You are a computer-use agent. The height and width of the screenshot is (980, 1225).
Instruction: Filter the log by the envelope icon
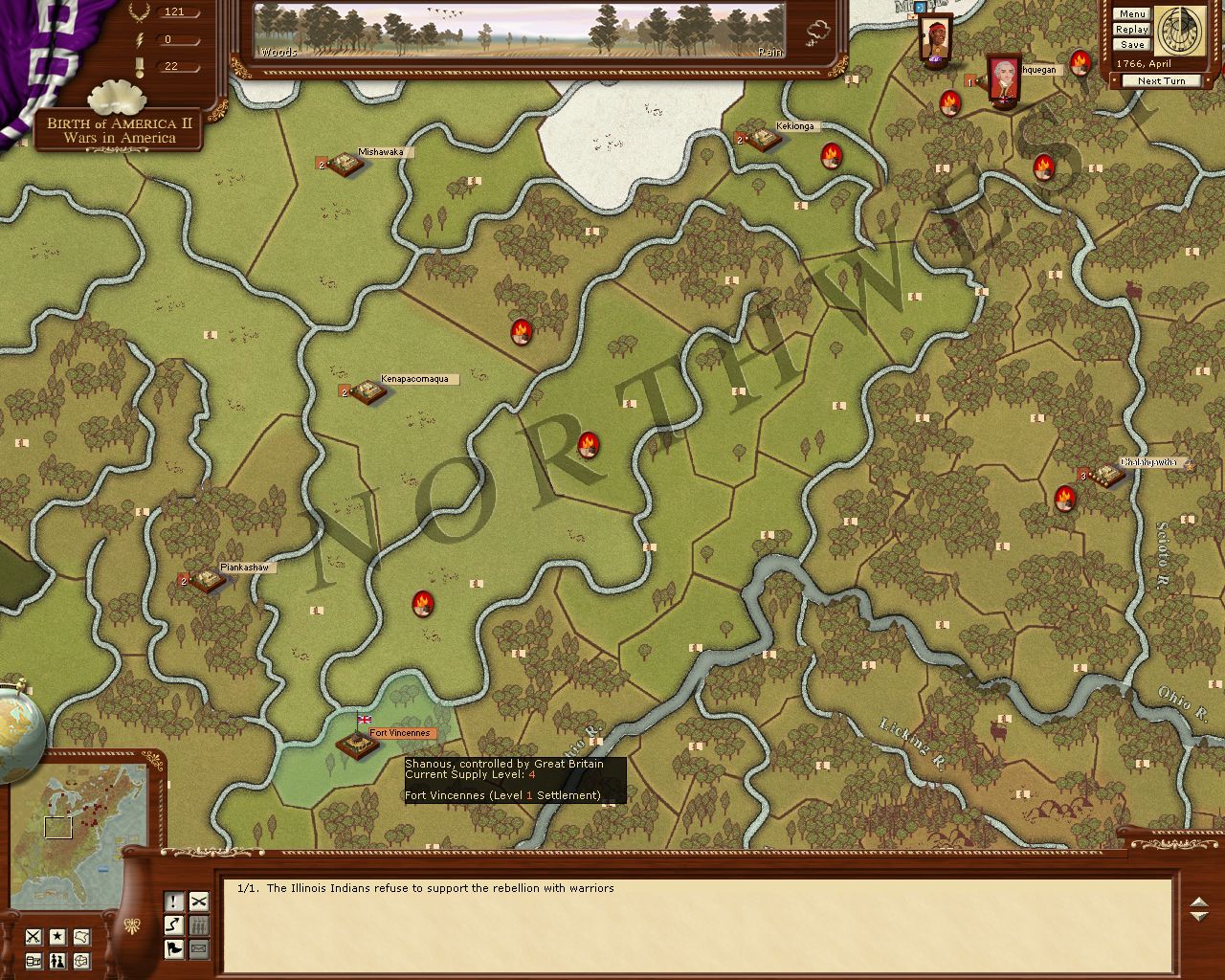[198, 949]
